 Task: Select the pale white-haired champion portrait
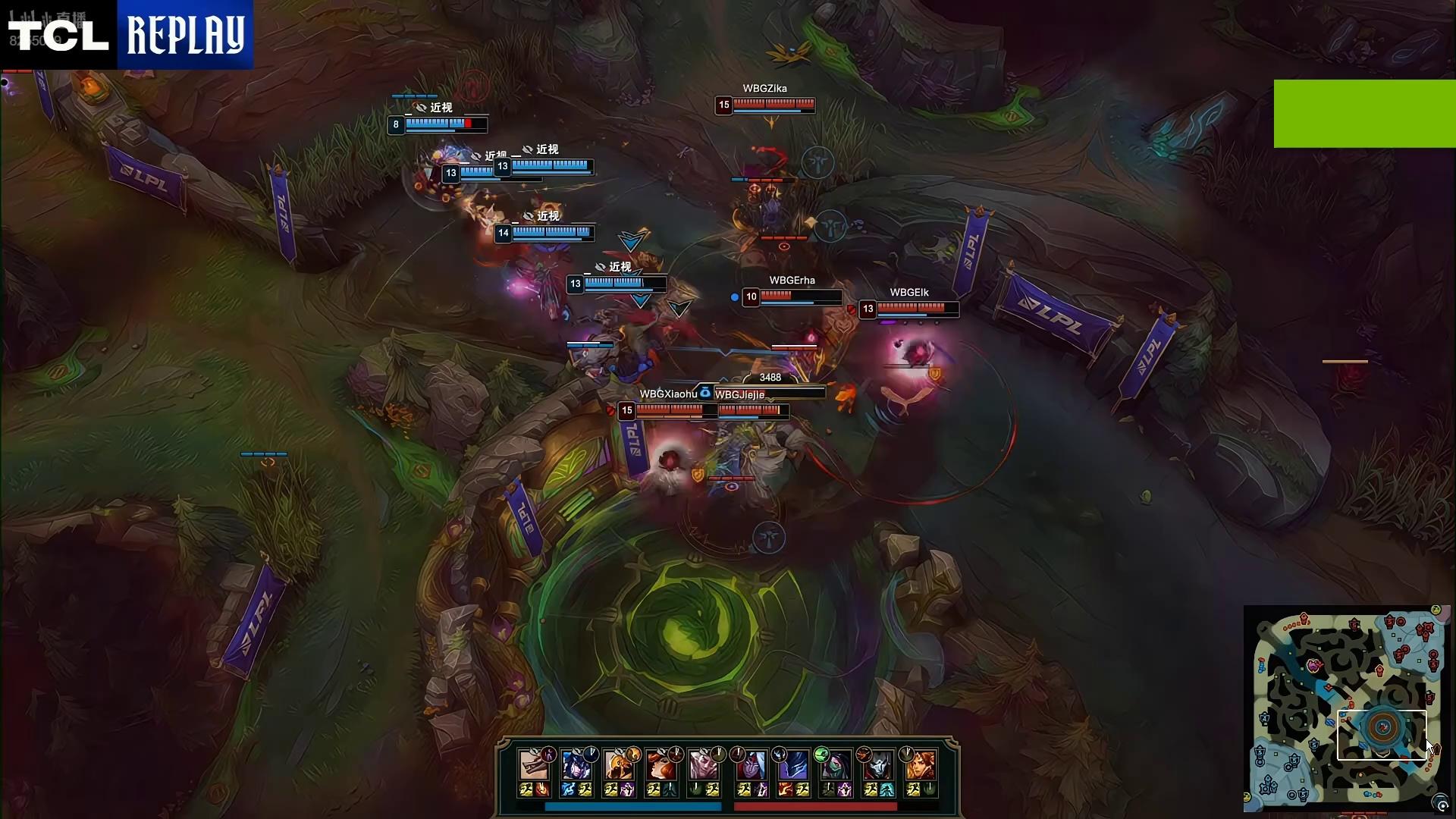(x=704, y=766)
